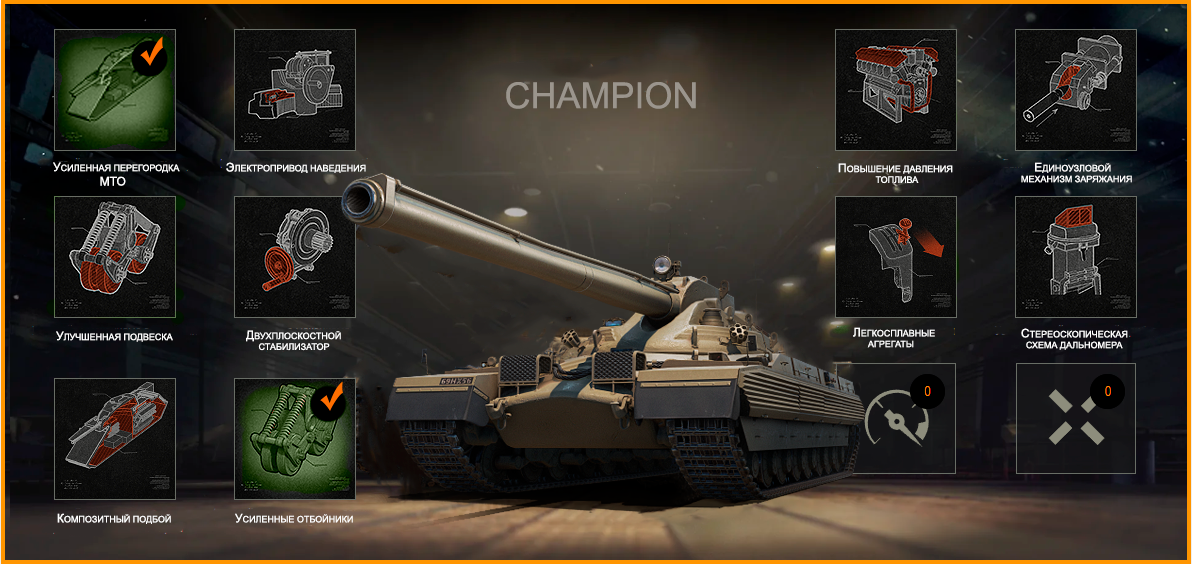Viewport: 1192px width, 564px height.
Task: Choose the Легкосплавные агрегаты equipment slot
Action: [896, 257]
